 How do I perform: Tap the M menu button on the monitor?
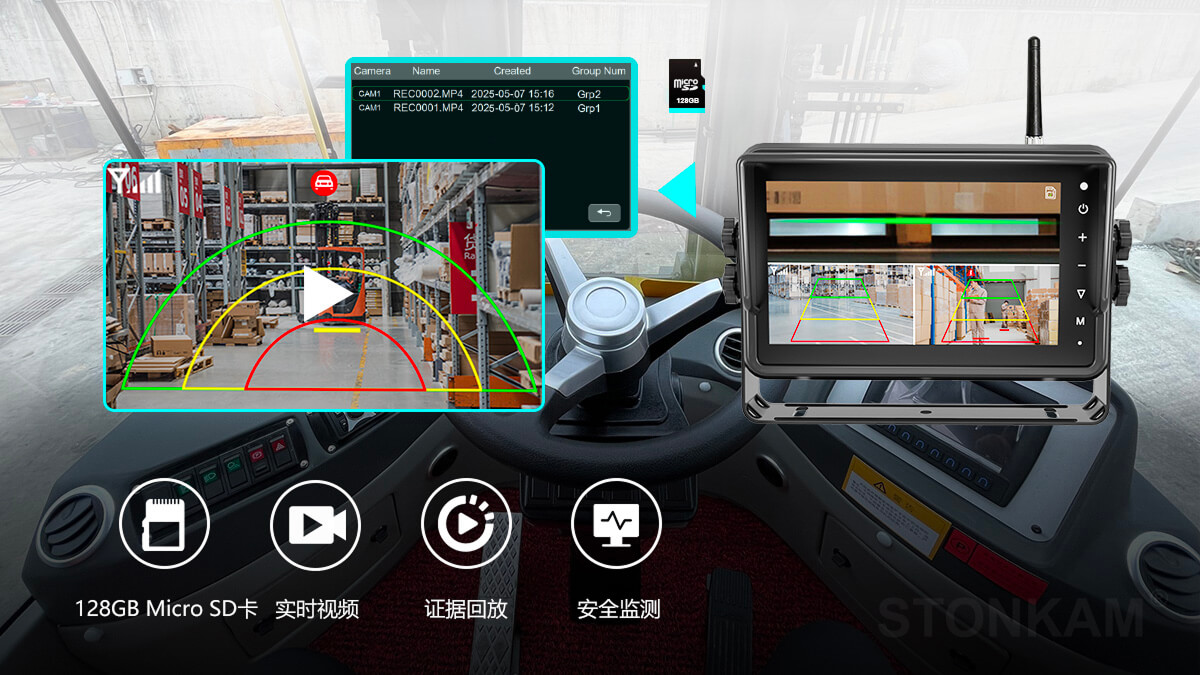coord(1081,322)
